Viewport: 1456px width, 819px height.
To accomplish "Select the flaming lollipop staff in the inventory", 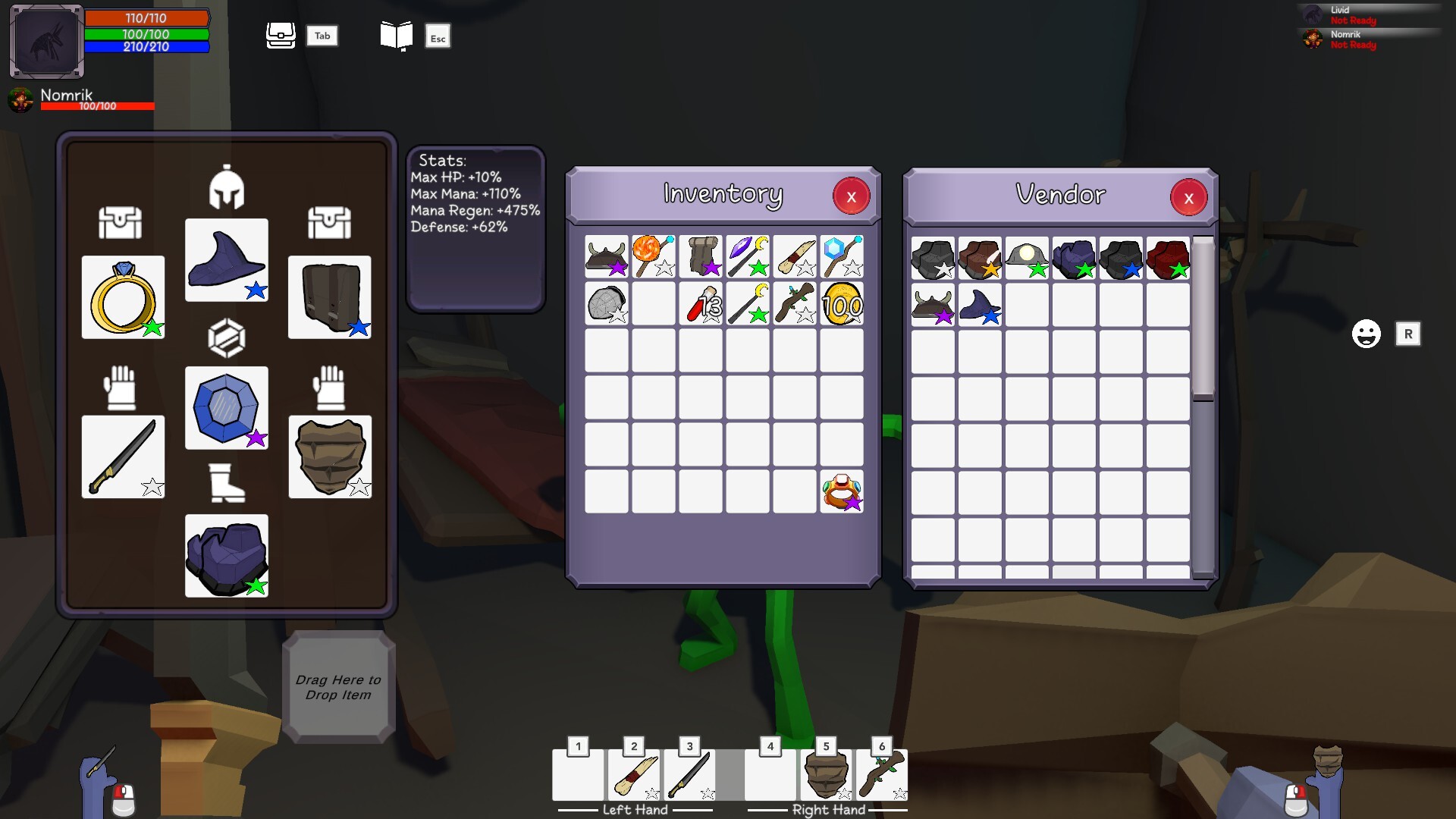I will (653, 258).
